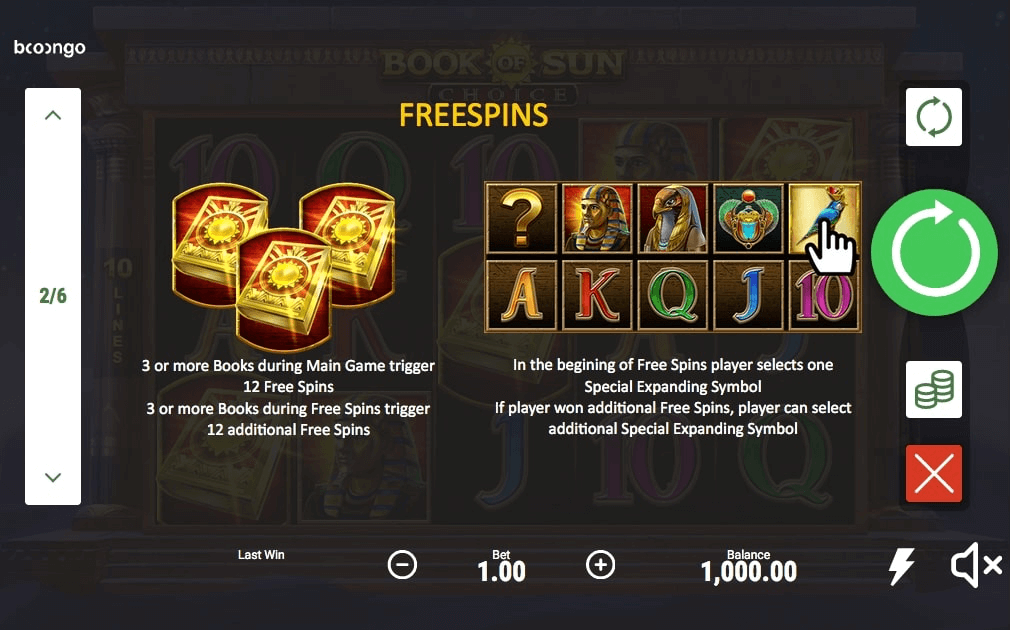Decrease the bet with the minus button
Screen dimensions: 1011x630
click(x=402, y=565)
